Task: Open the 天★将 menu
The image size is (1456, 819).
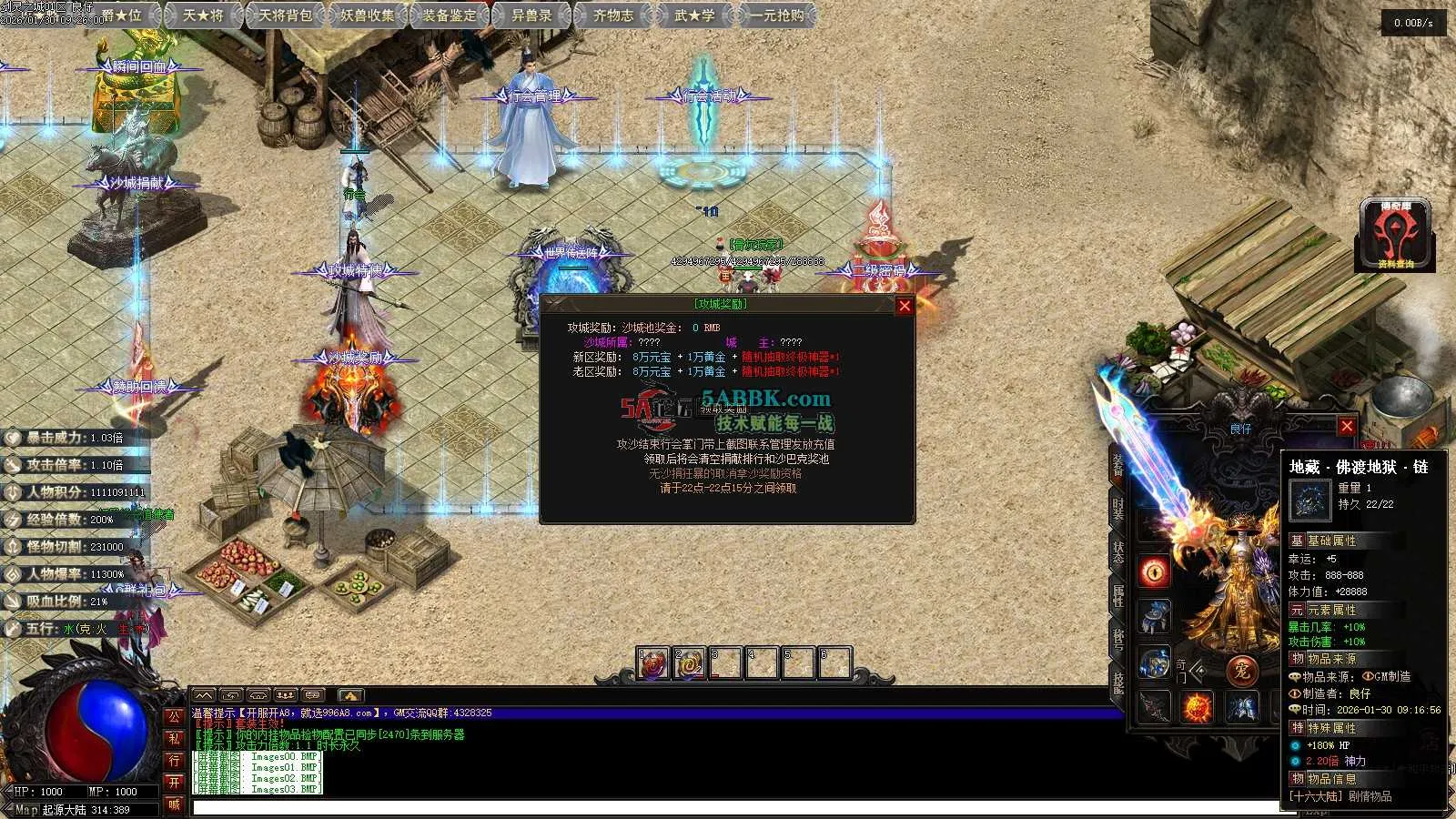Action: [202, 15]
